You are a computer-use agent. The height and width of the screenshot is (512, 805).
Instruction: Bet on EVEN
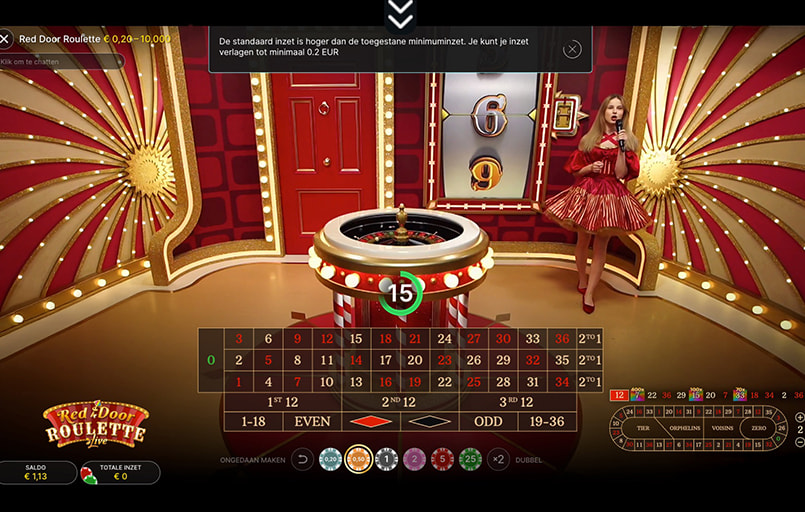click(x=312, y=421)
